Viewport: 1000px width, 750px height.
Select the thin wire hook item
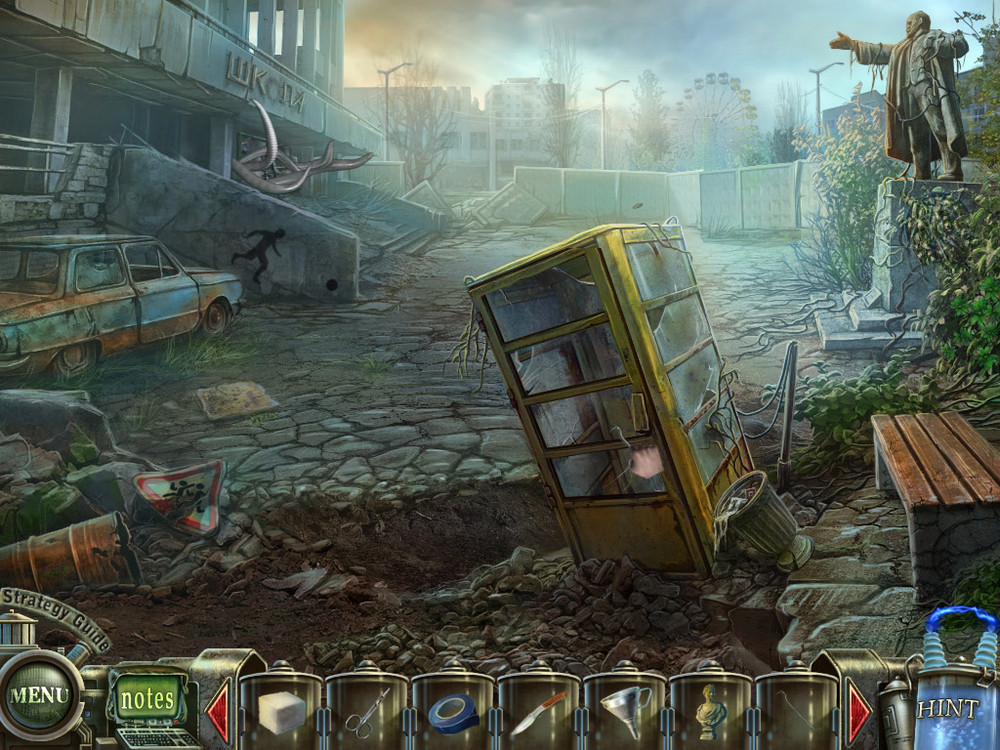tap(797, 712)
